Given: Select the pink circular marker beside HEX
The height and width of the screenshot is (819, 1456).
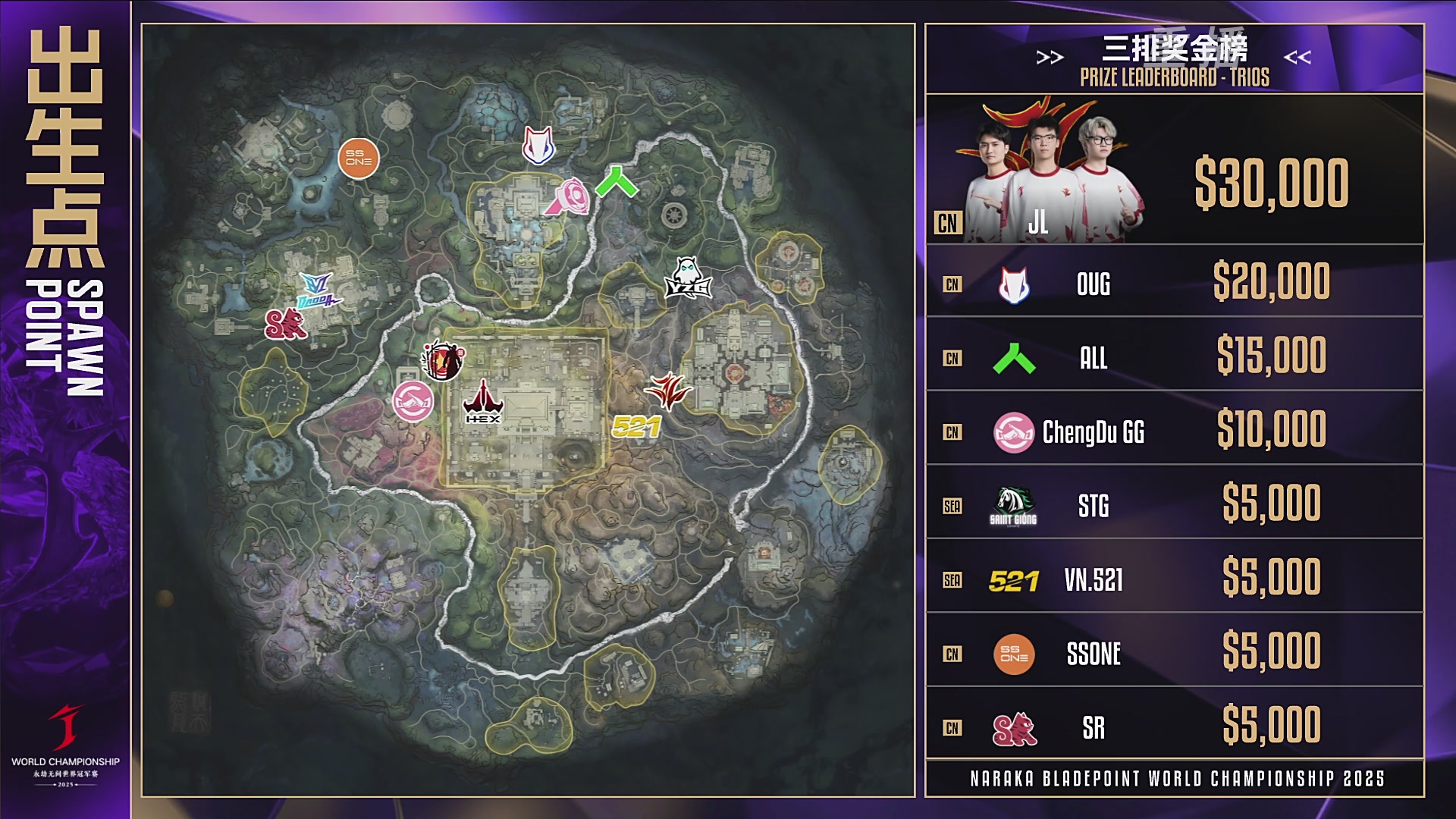Looking at the screenshot, I should 413,401.
